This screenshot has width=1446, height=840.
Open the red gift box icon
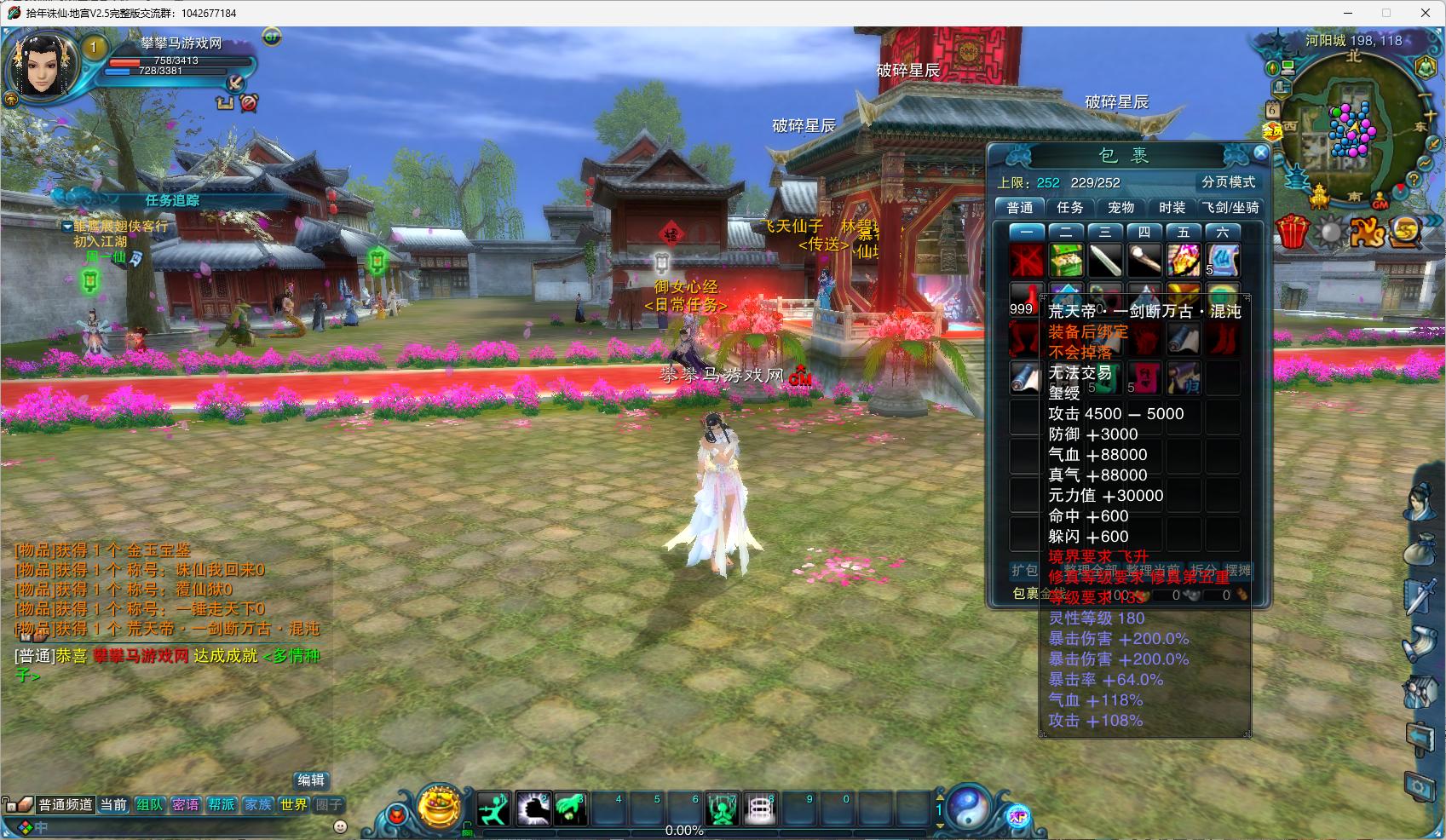1292,232
